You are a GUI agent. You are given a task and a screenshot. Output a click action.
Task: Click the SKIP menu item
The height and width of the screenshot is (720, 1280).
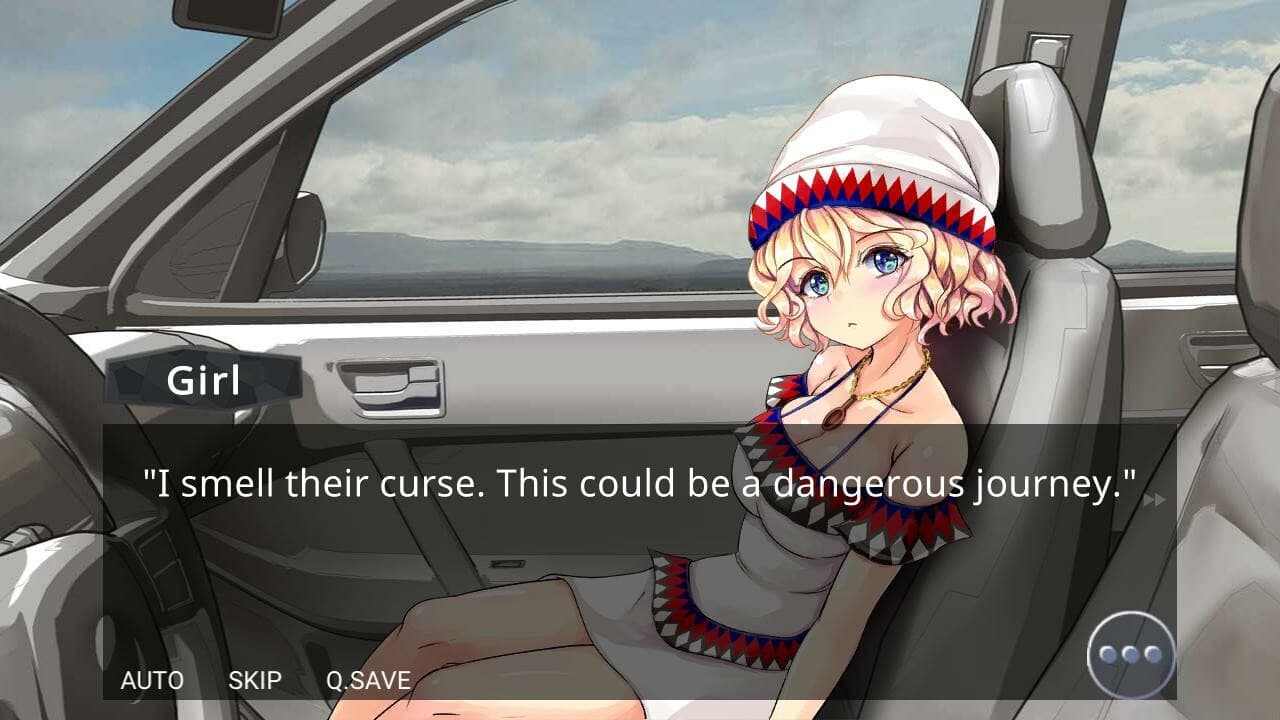[x=254, y=681]
